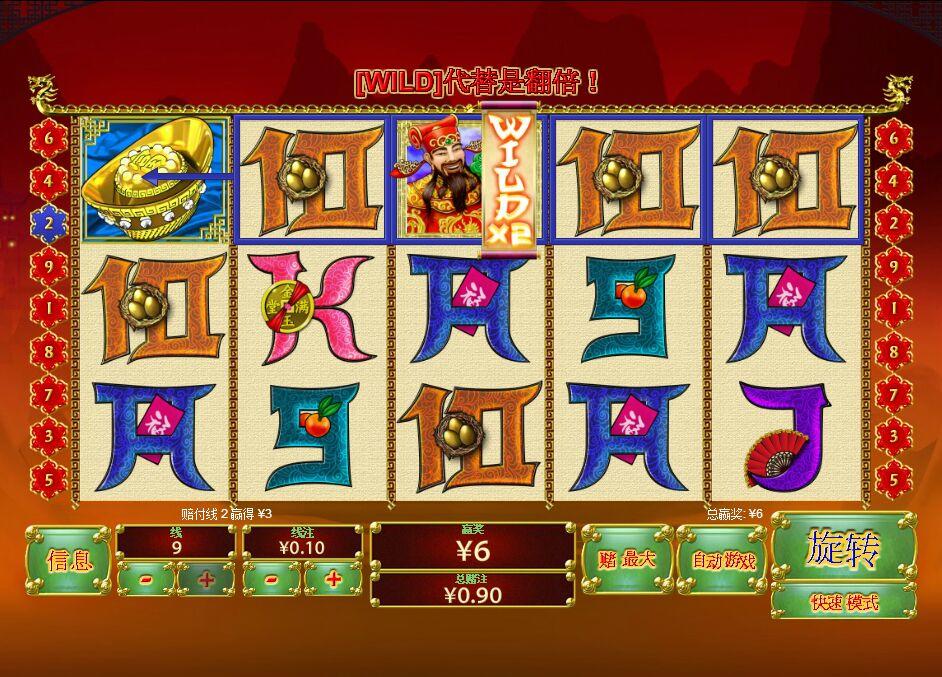
Task: Start 自动游戏 auto play
Action: click(719, 560)
